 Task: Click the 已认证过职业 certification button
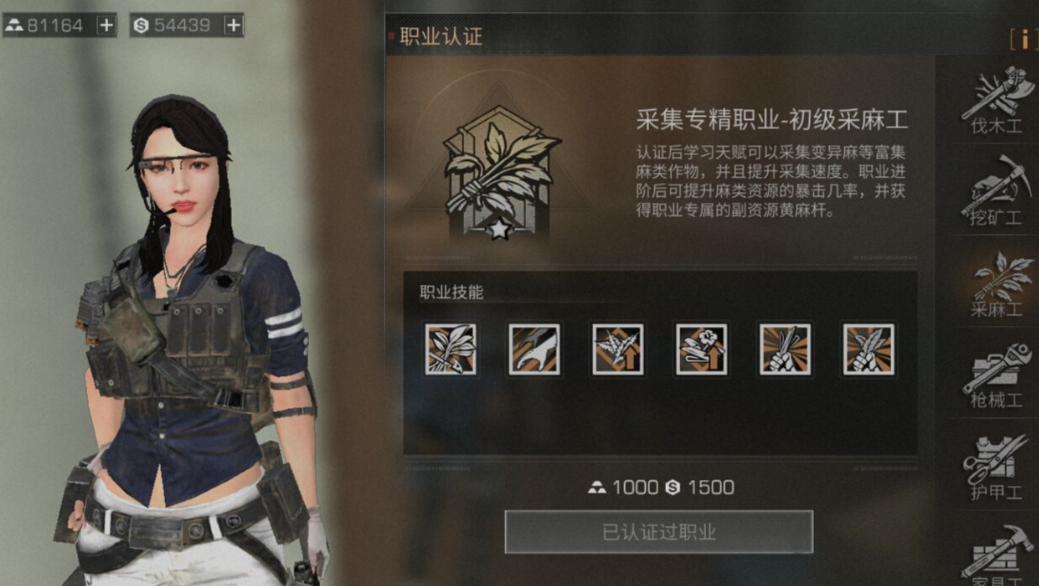click(658, 532)
